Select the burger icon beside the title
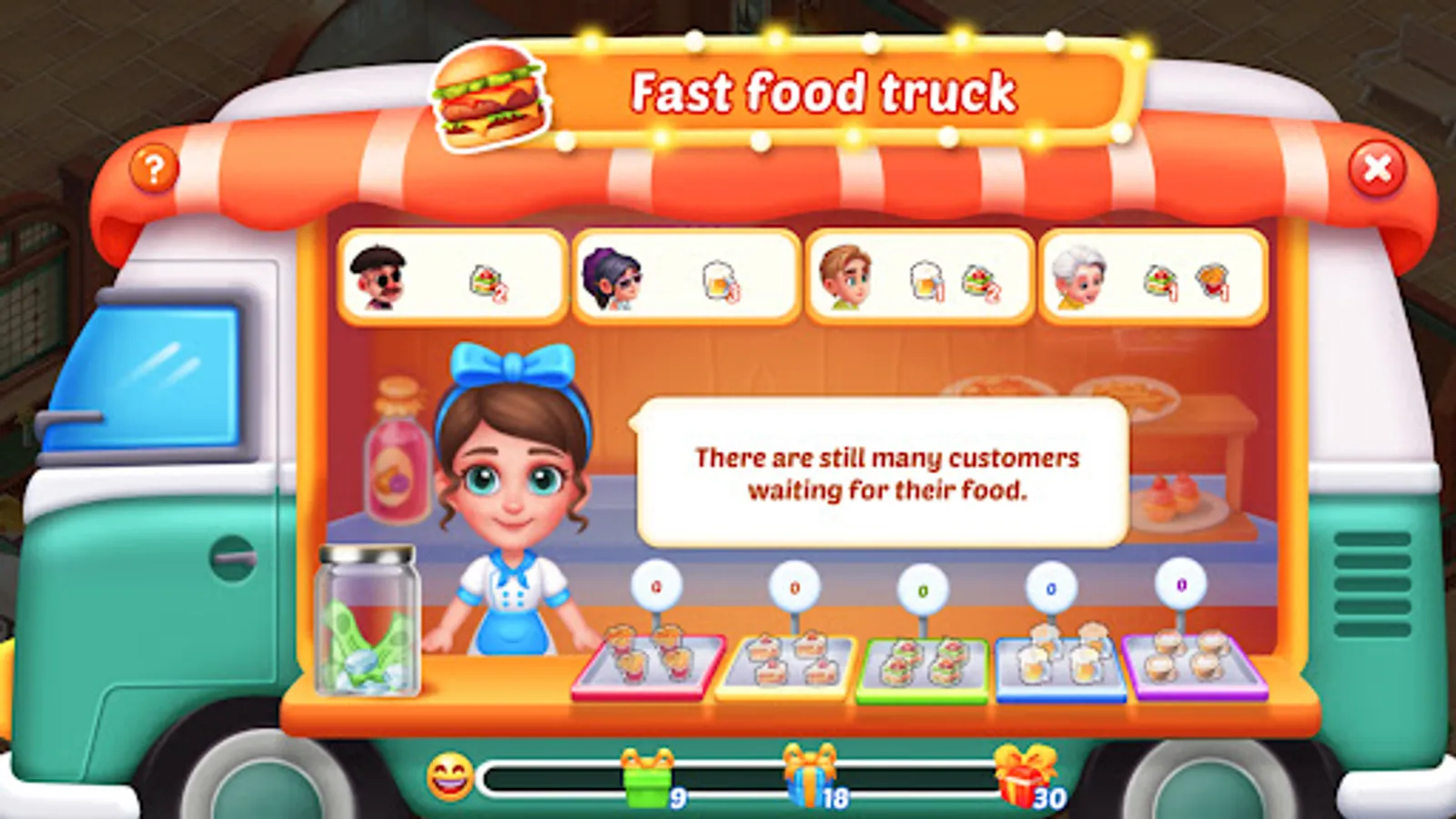The image size is (1456, 819). [490, 94]
